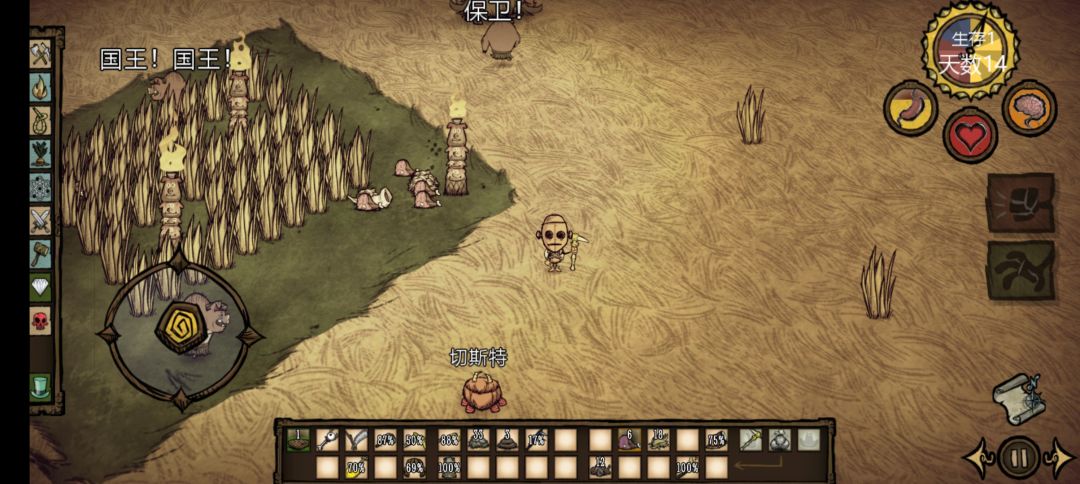1080x484 pixels.
Task: Open the red skull Magic tab
Action: (40, 321)
